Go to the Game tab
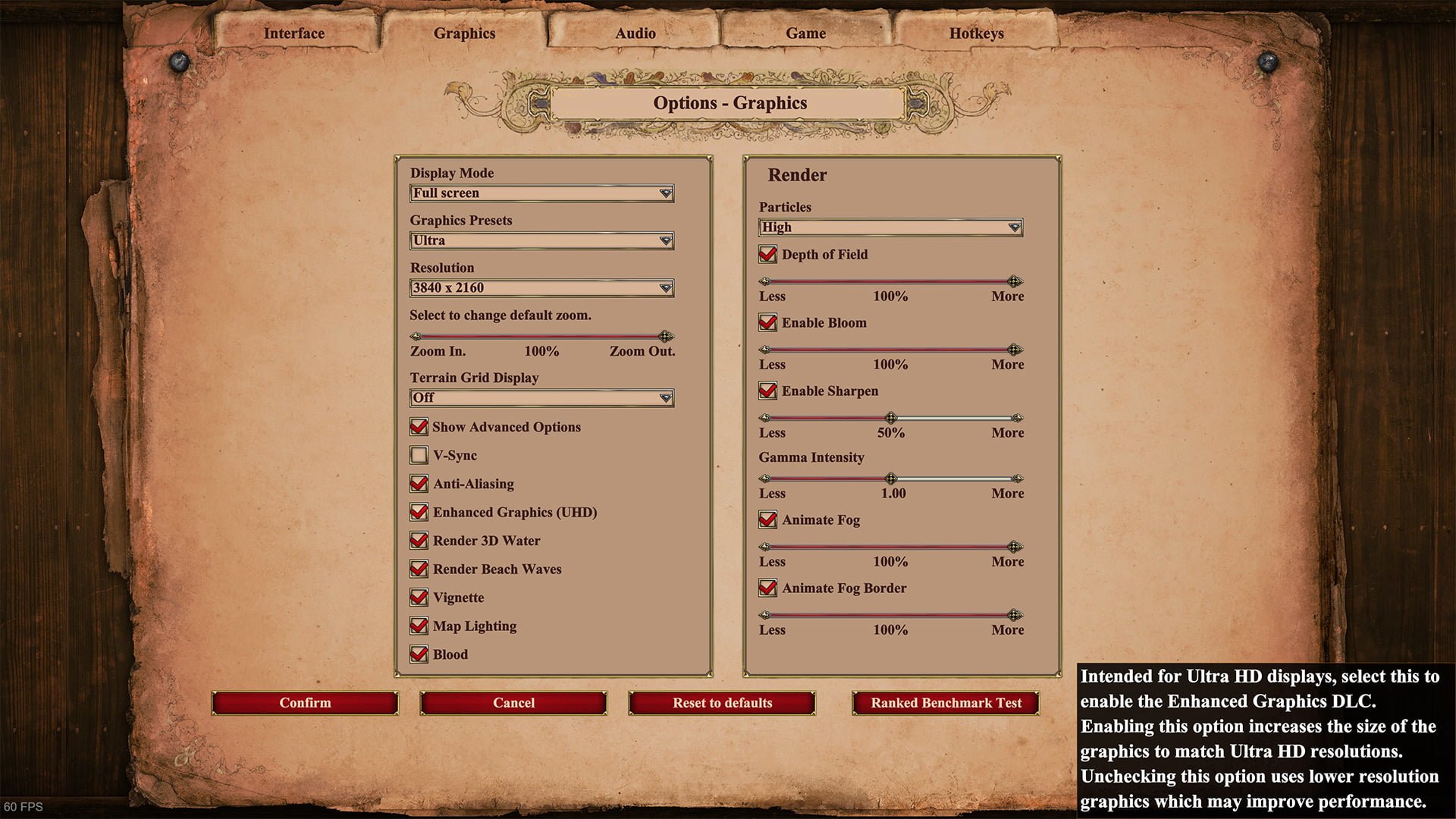The image size is (1456, 819). pyautogui.click(x=805, y=33)
